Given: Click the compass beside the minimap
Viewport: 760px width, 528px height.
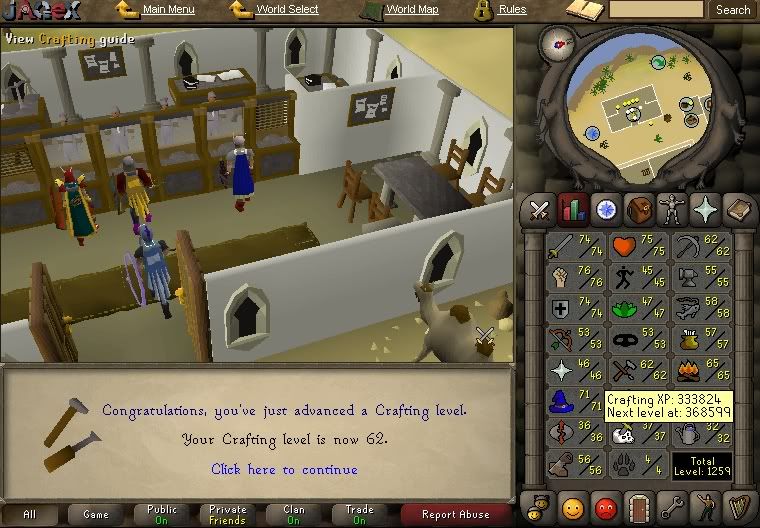Looking at the screenshot, I should pos(554,41).
